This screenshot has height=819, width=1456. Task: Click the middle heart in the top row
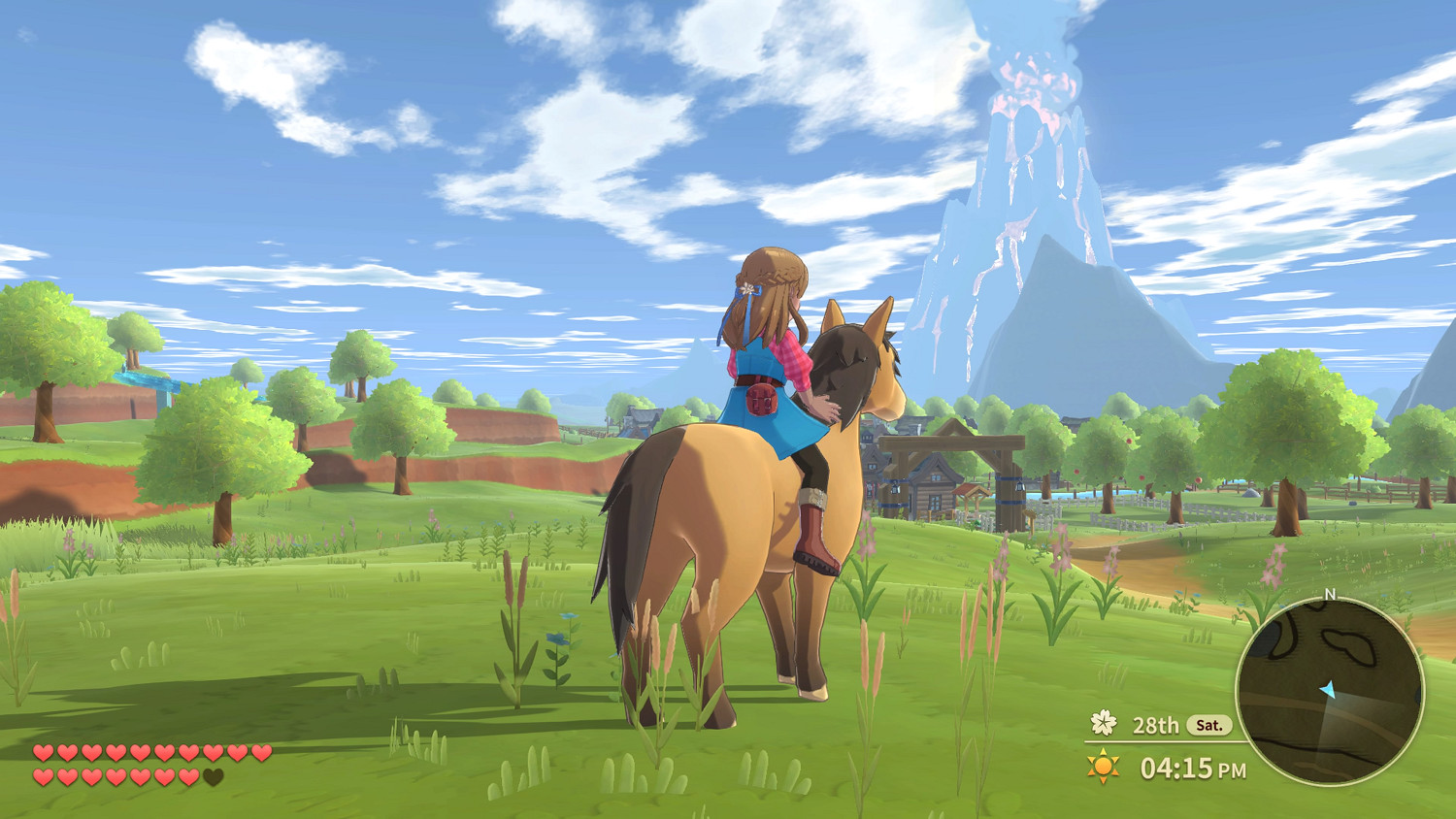click(x=140, y=752)
